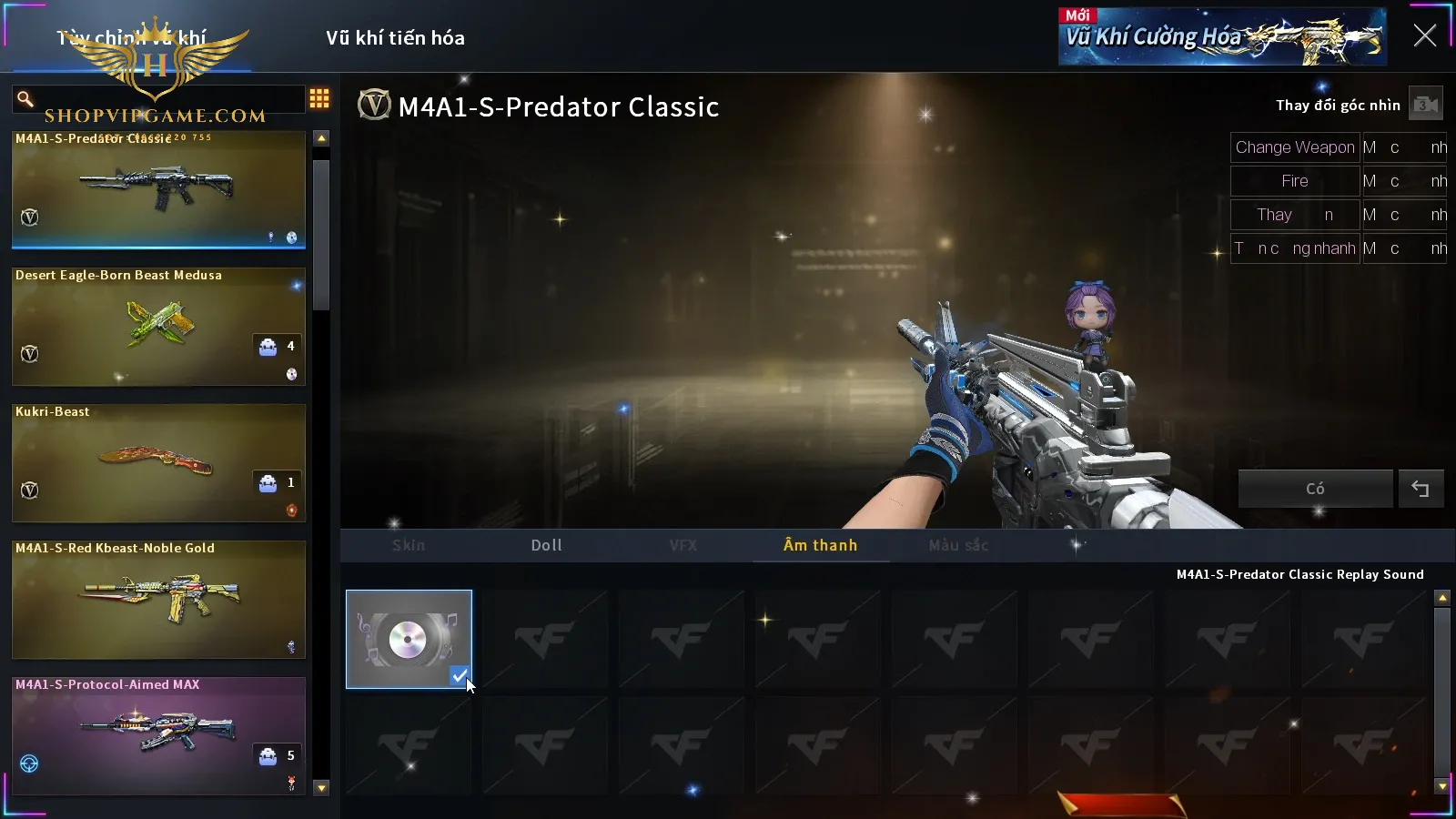The width and height of the screenshot is (1456, 819).
Task: Select the Replay Sound disc item
Action: [409, 639]
